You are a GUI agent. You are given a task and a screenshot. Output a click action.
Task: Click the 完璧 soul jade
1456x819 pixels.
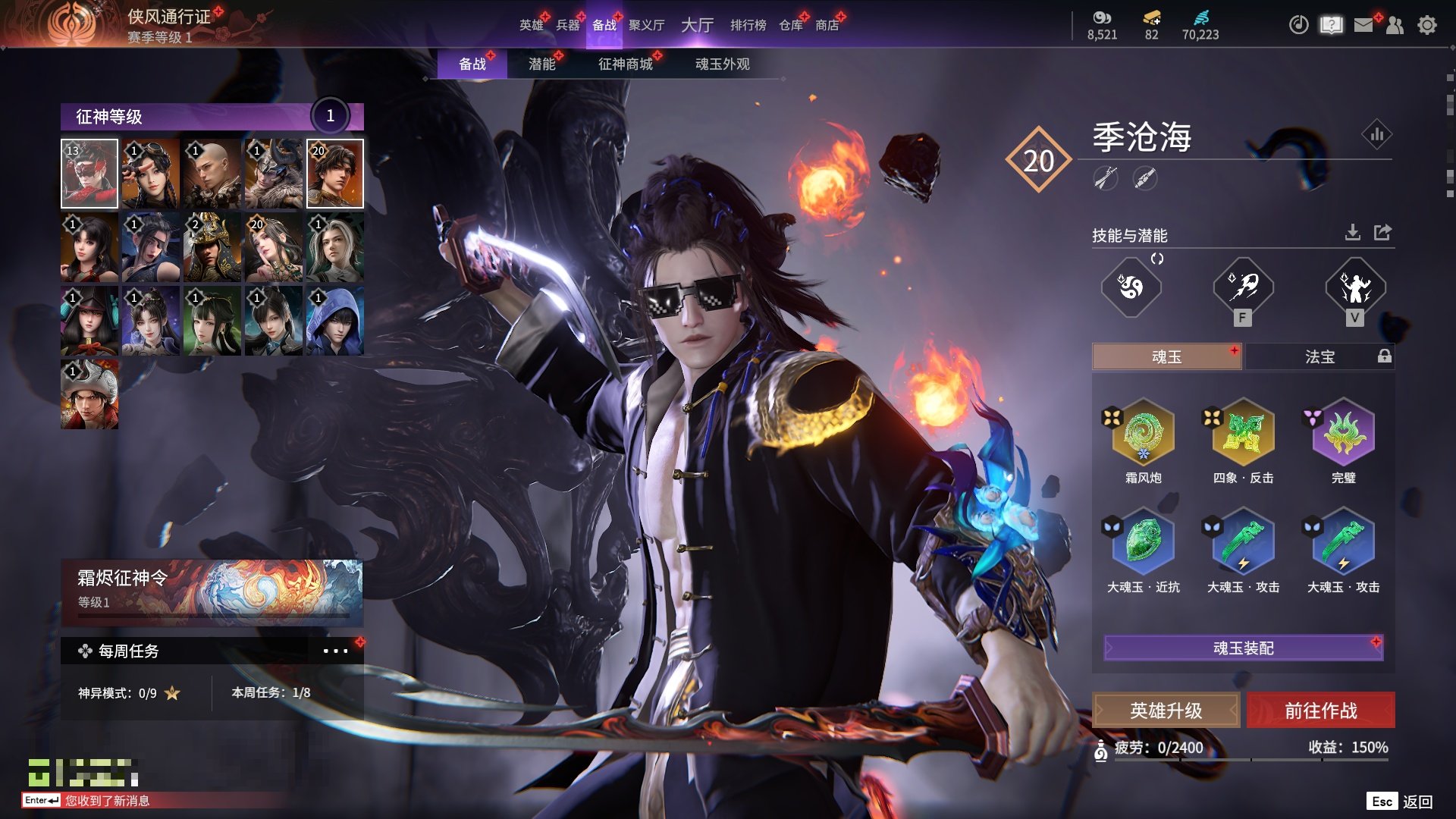coord(1343,434)
